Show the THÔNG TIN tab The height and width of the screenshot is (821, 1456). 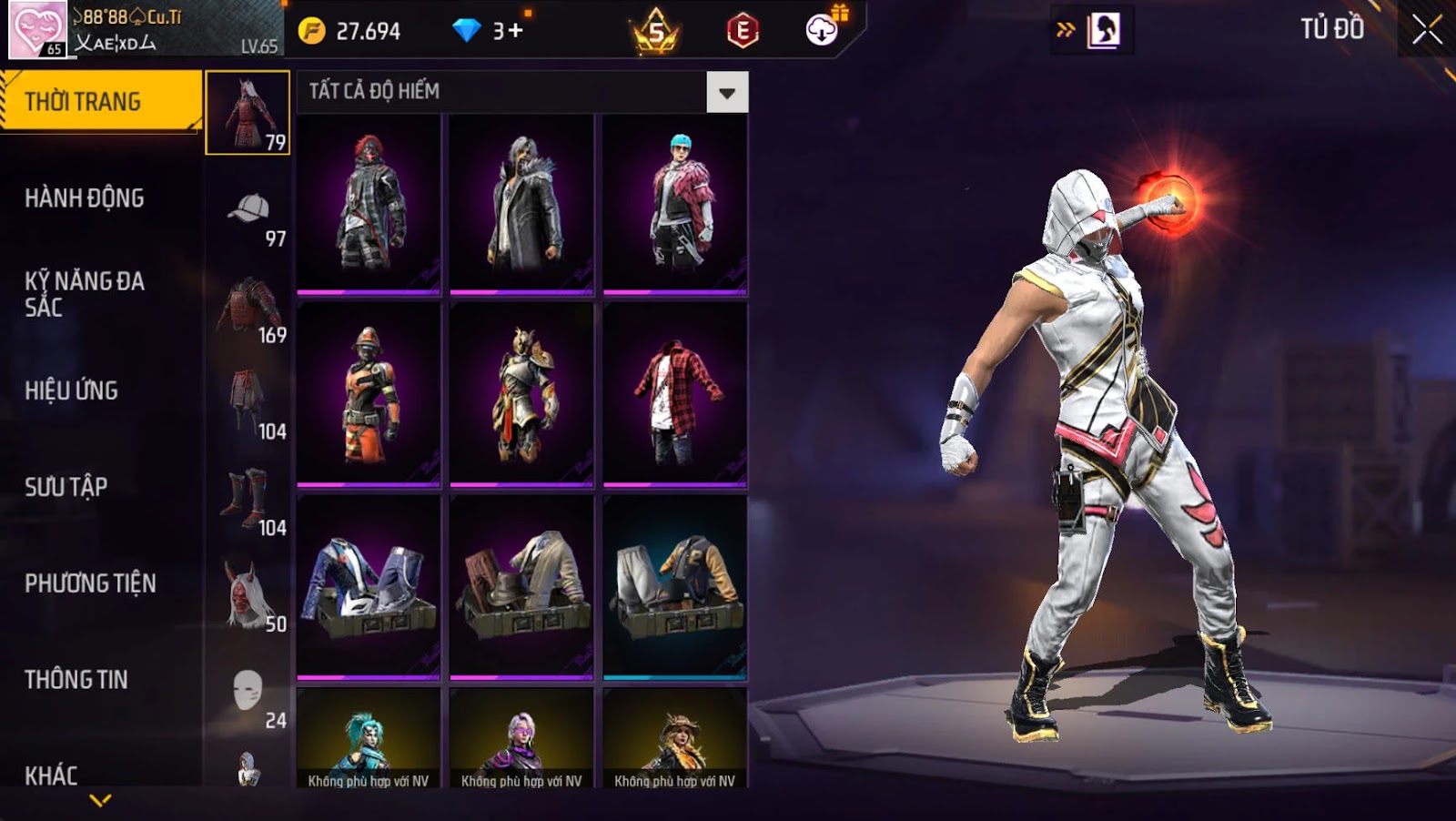click(76, 680)
